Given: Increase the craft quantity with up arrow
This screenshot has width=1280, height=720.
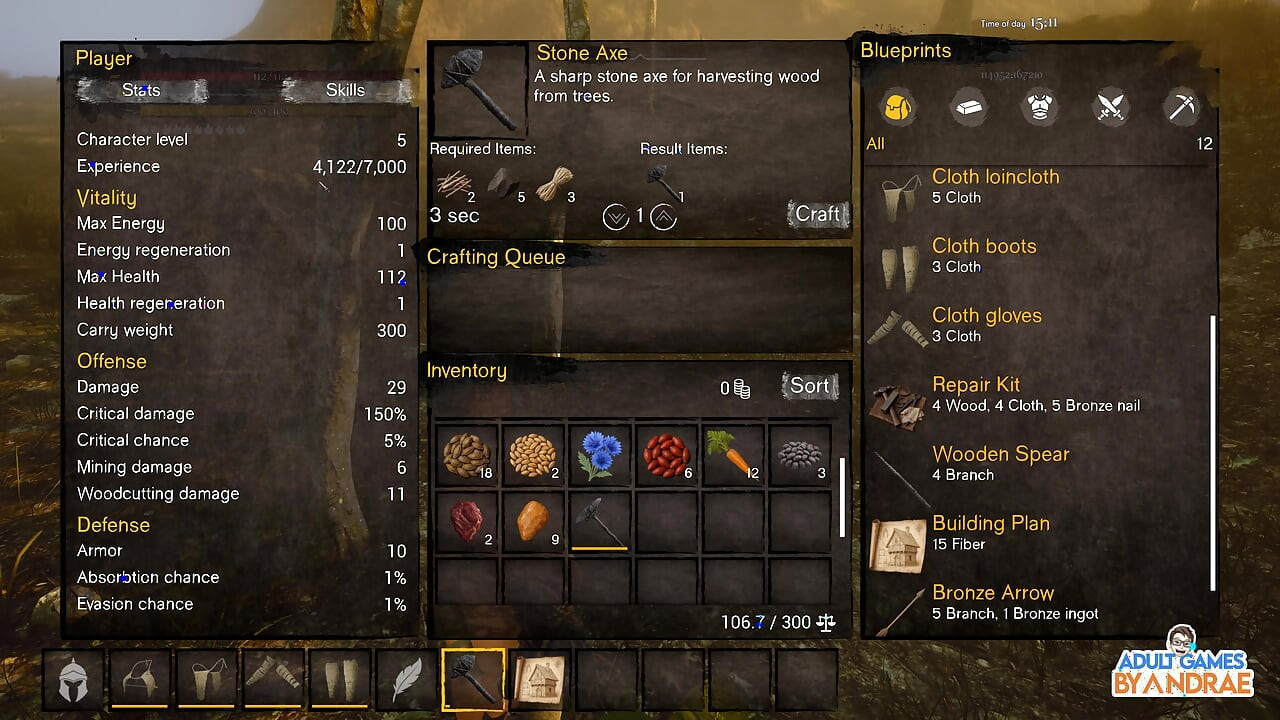Looking at the screenshot, I should 664,216.
